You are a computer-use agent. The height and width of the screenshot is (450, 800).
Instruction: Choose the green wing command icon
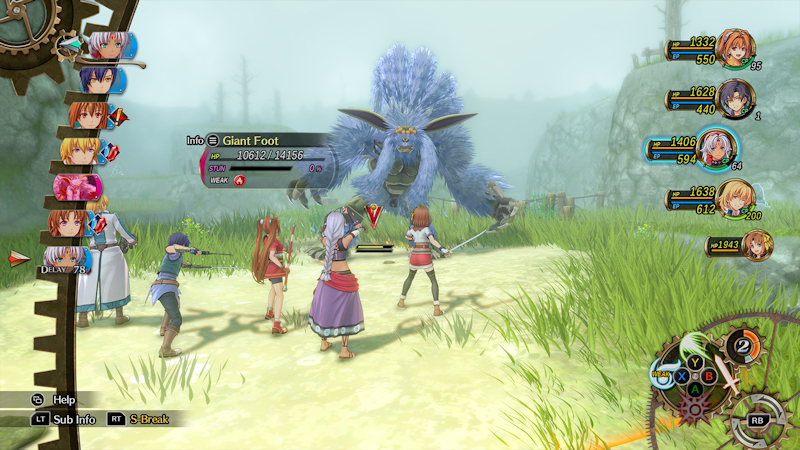(x=693, y=343)
